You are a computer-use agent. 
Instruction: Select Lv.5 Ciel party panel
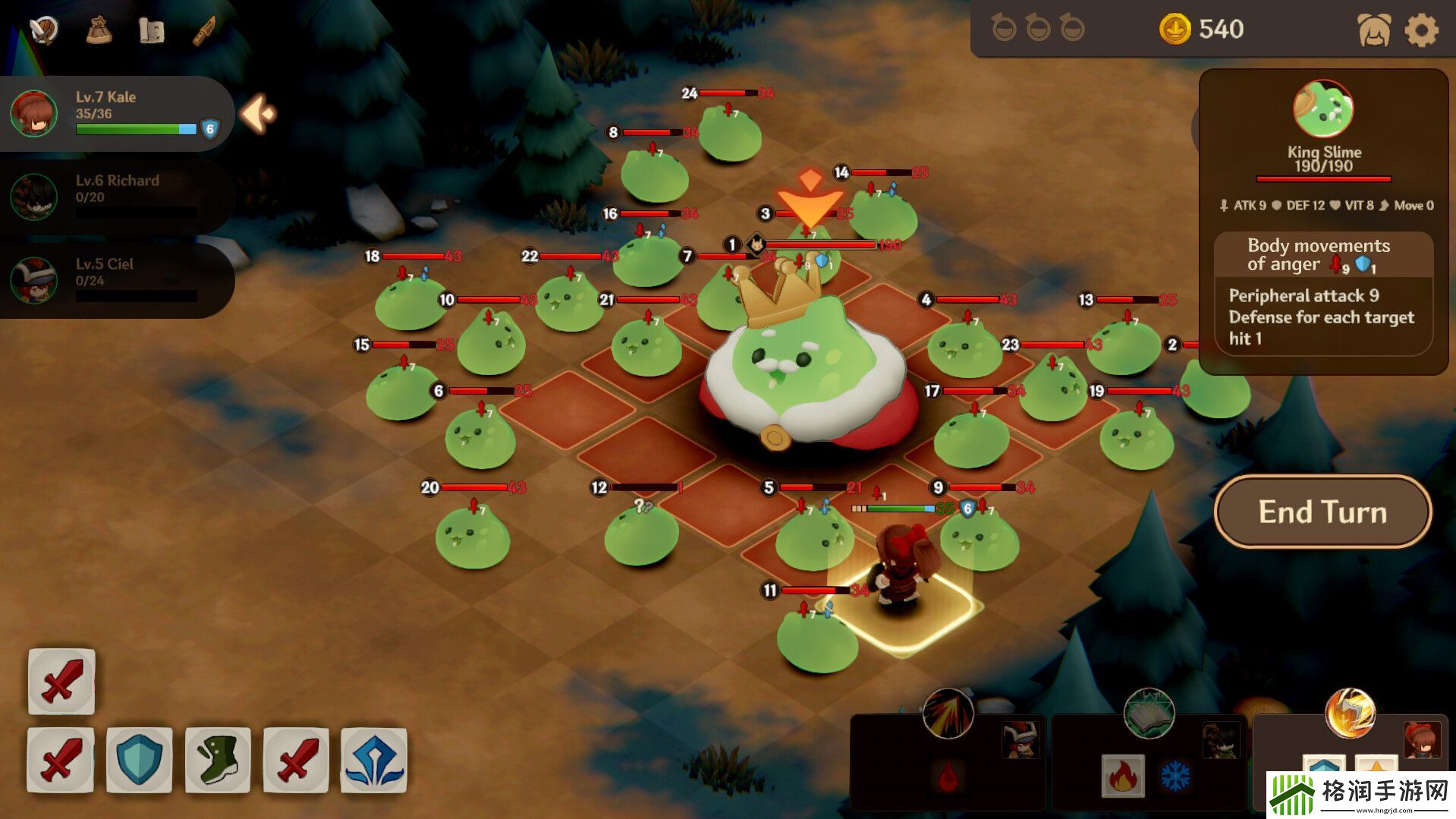click(114, 279)
